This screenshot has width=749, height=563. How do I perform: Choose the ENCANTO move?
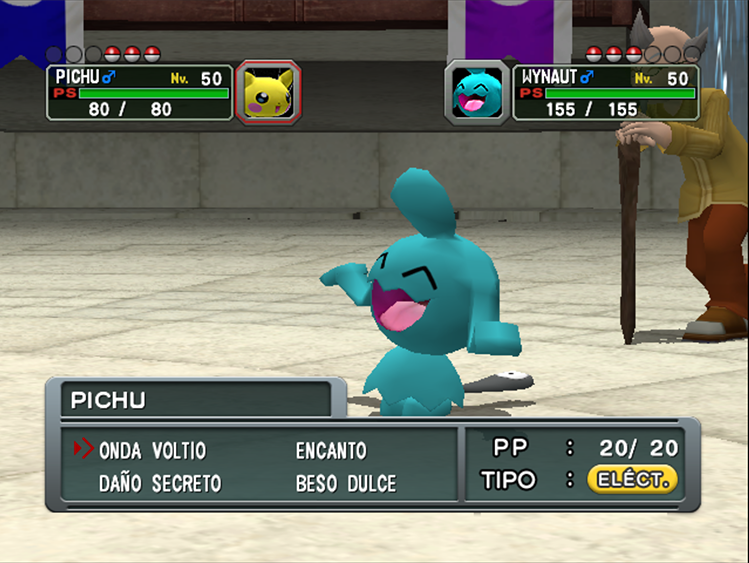331,451
